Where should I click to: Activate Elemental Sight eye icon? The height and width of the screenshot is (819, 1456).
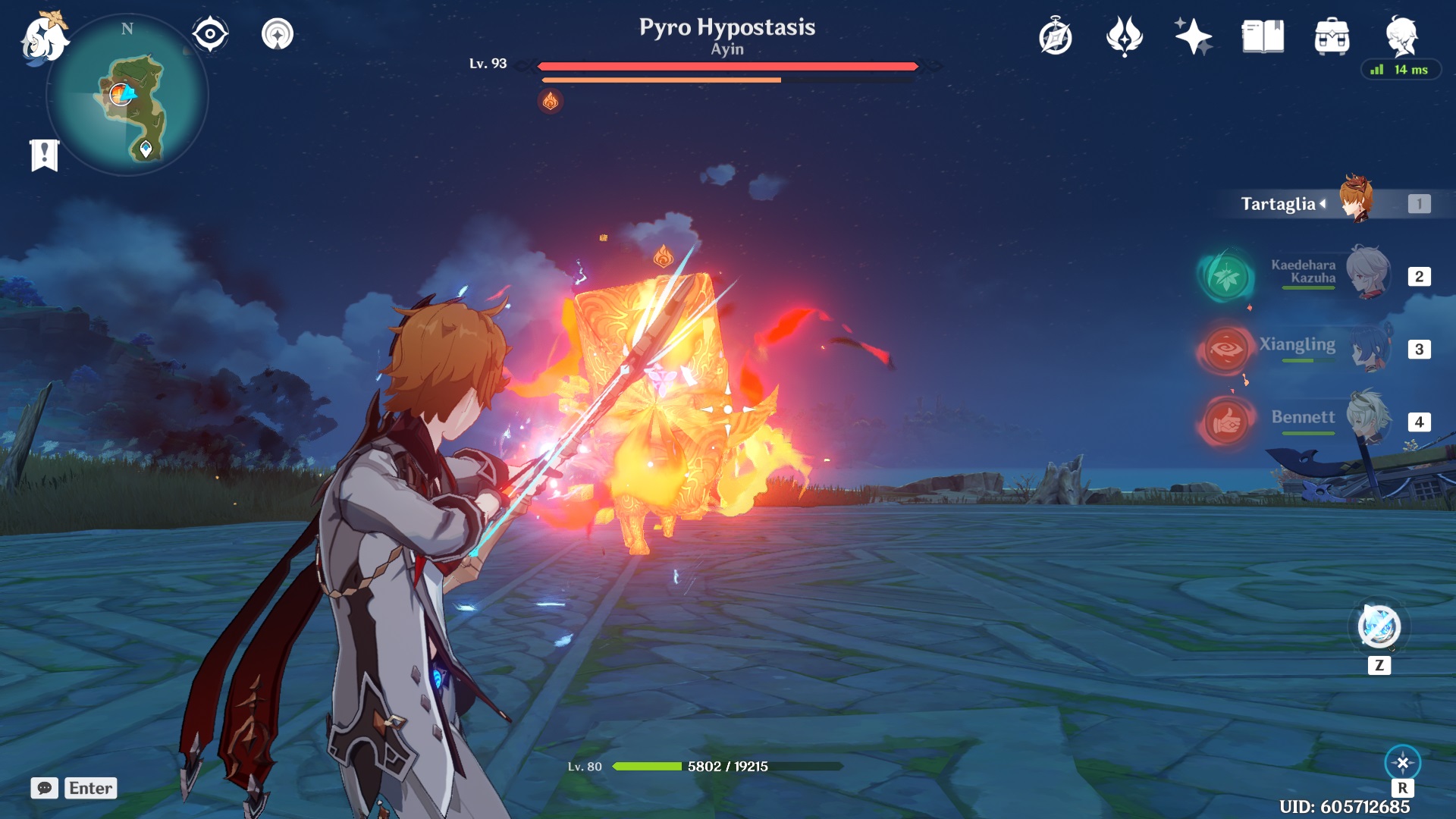click(209, 33)
